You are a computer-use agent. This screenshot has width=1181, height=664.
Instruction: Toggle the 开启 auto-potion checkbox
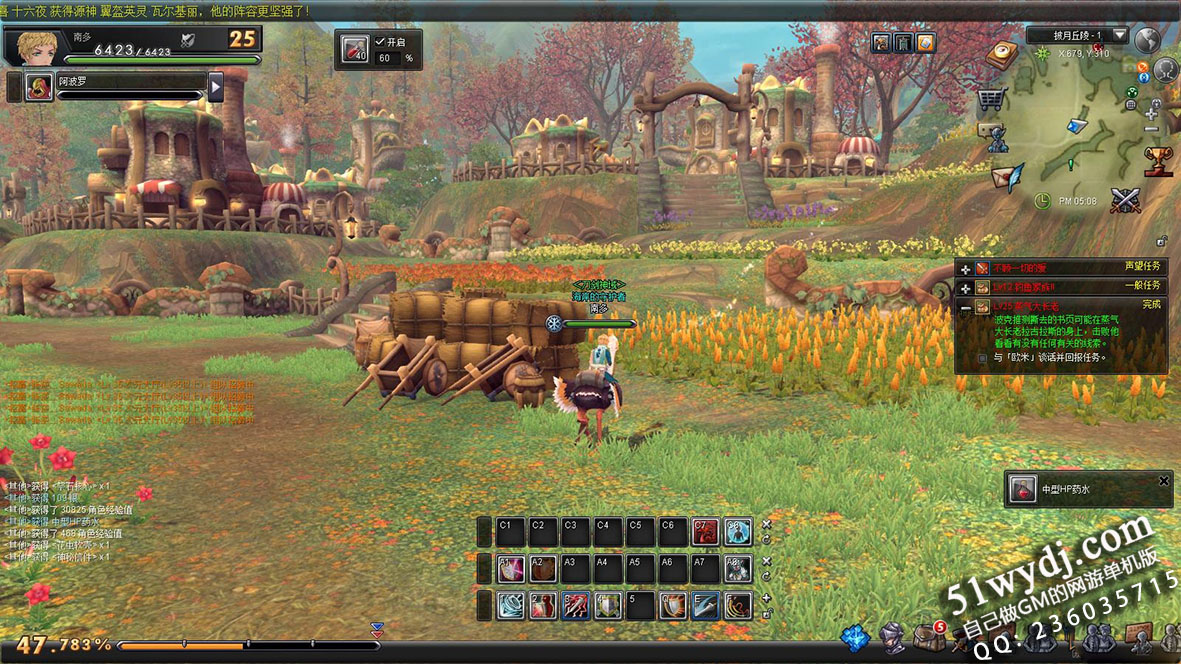point(379,42)
